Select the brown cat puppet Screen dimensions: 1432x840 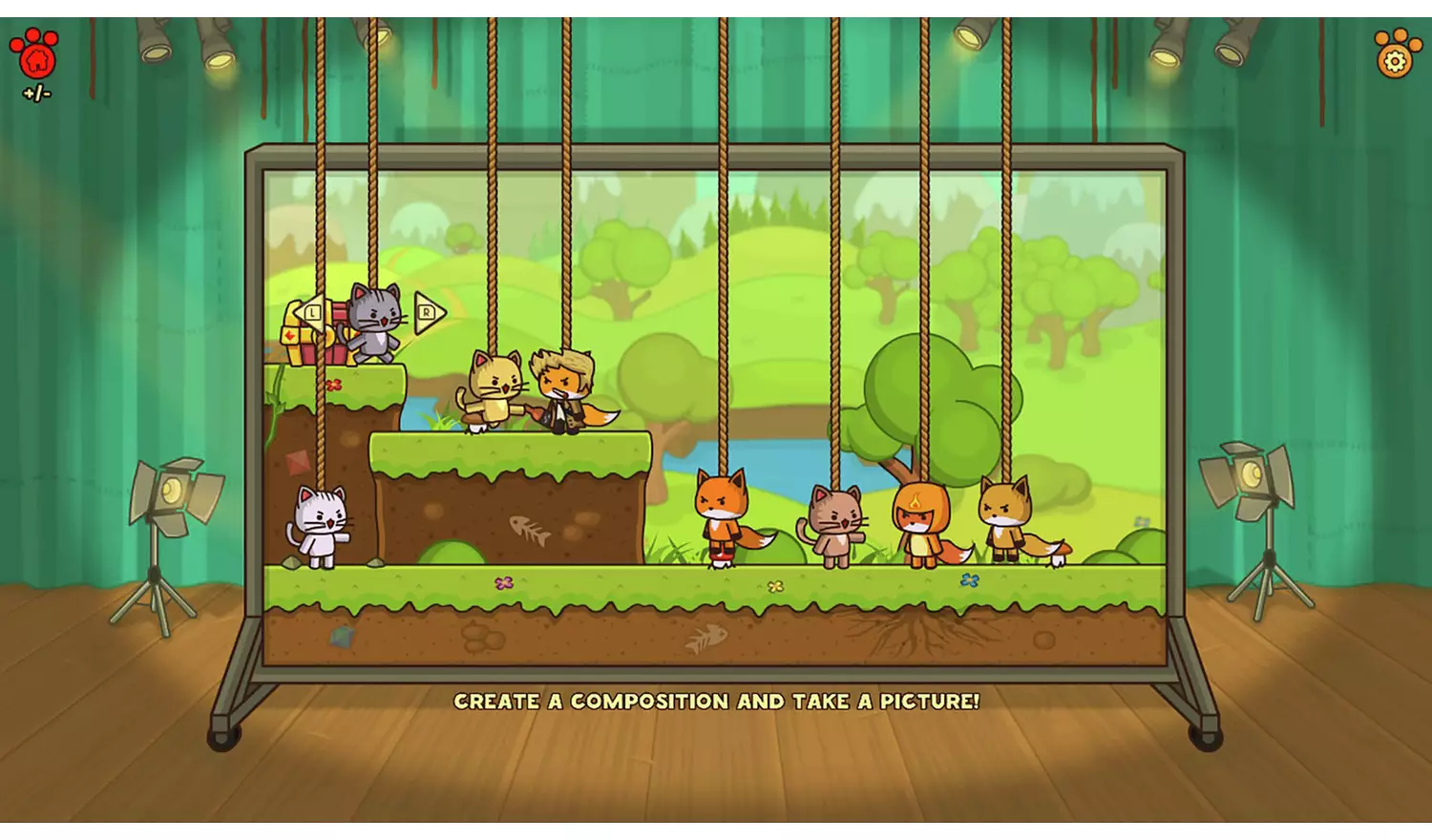[836, 524]
